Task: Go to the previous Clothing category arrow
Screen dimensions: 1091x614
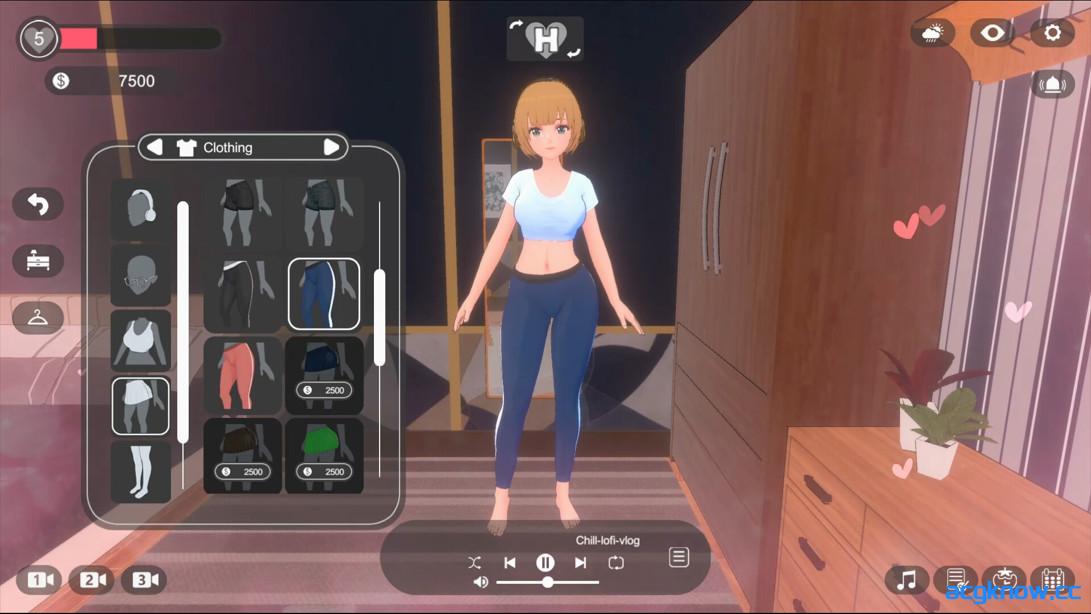Action: point(155,147)
